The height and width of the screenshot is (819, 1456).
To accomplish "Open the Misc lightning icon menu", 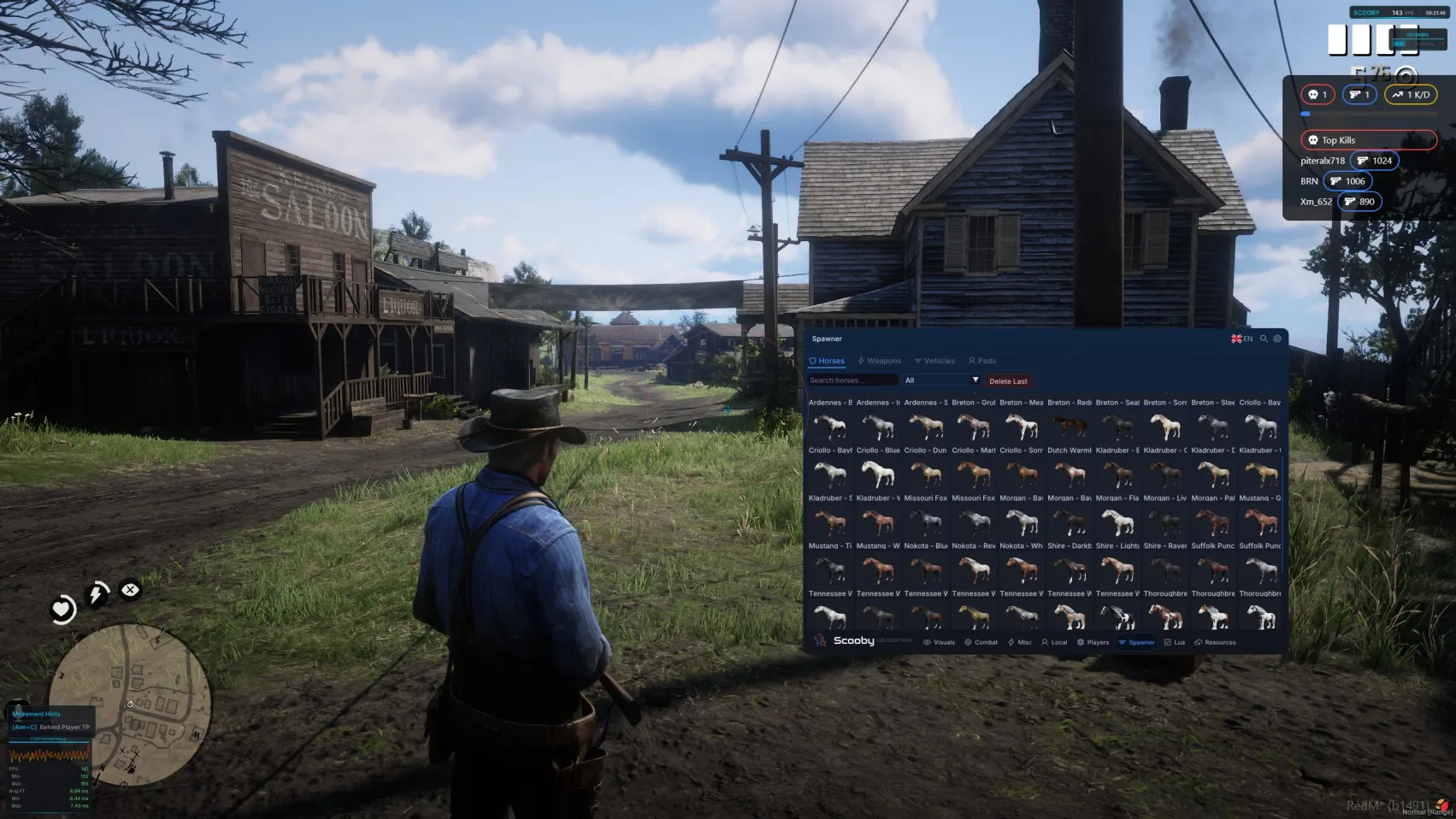I will (x=1011, y=642).
